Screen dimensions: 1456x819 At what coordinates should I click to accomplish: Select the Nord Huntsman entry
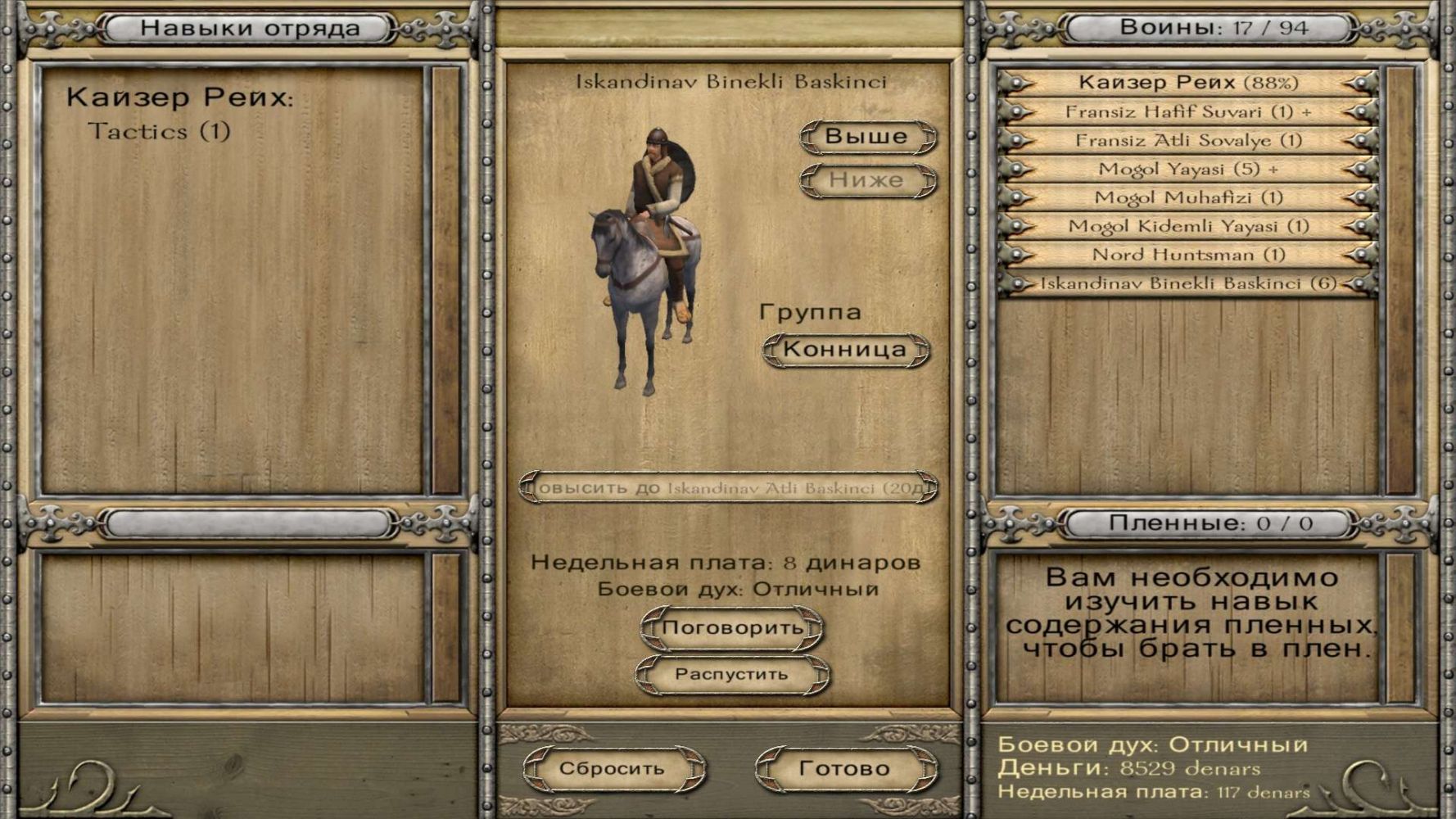pos(1187,255)
